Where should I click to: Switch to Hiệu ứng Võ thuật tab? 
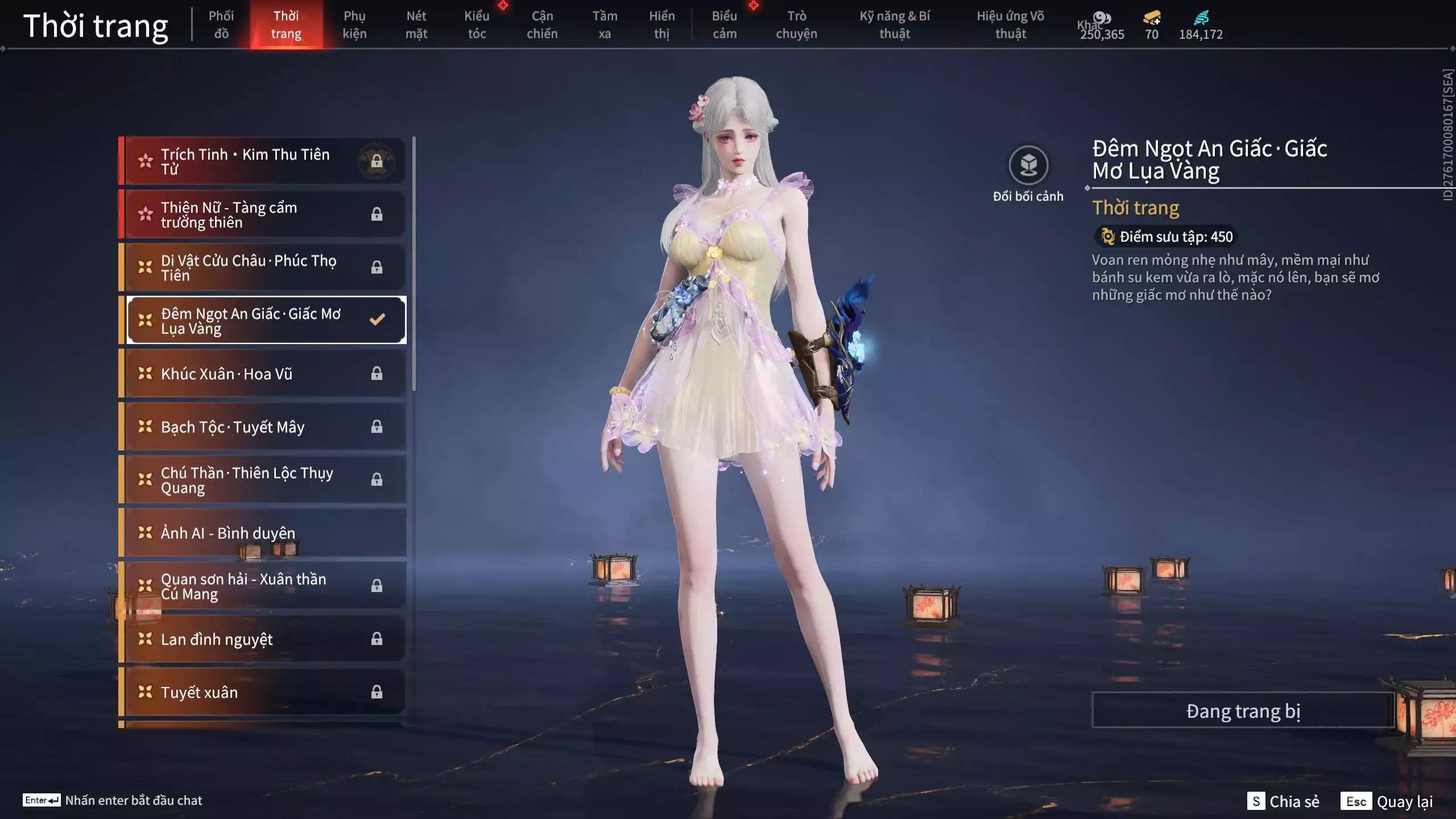[x=1011, y=24]
